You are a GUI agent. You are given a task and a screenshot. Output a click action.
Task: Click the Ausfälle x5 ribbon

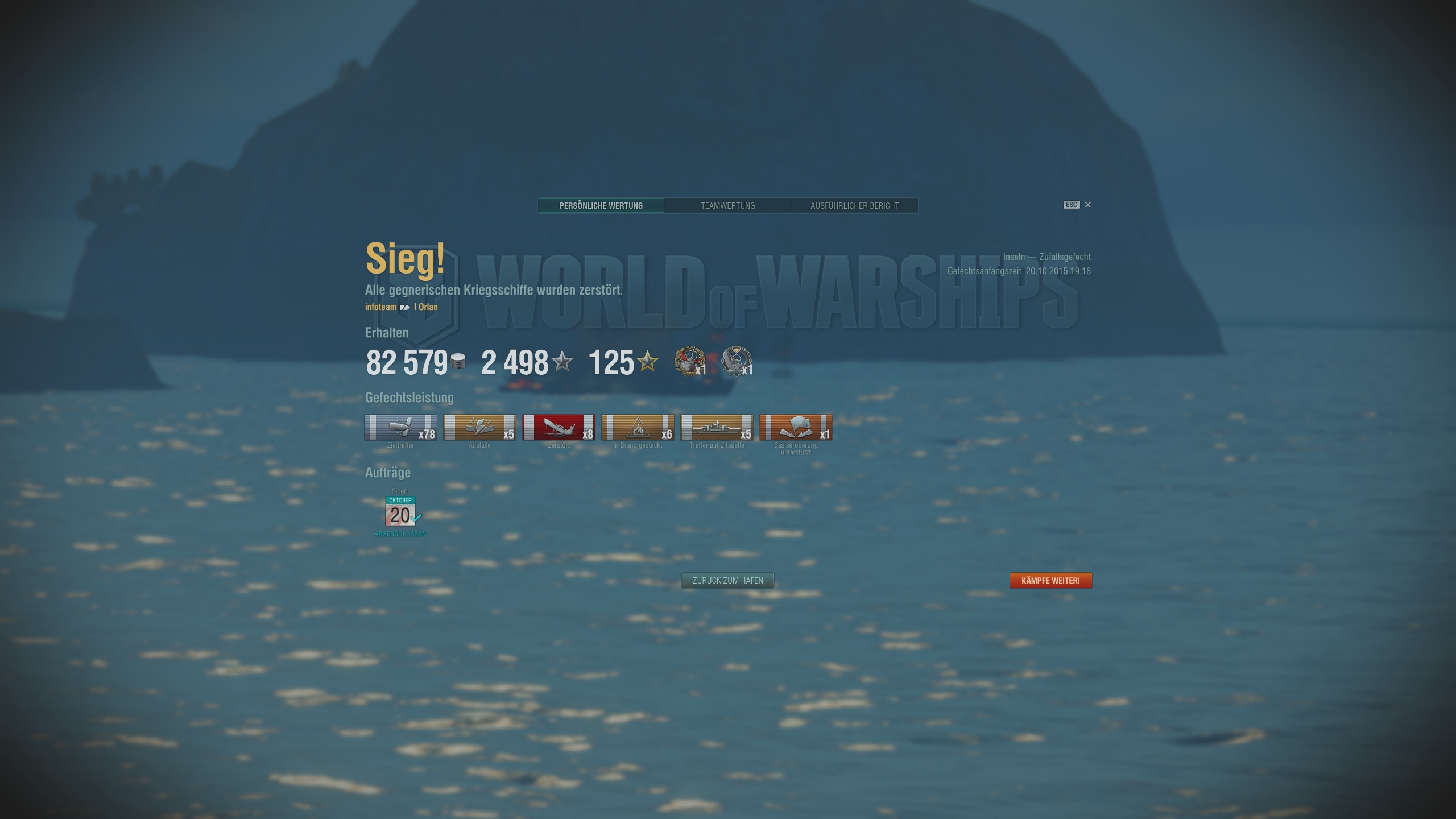pos(480,428)
